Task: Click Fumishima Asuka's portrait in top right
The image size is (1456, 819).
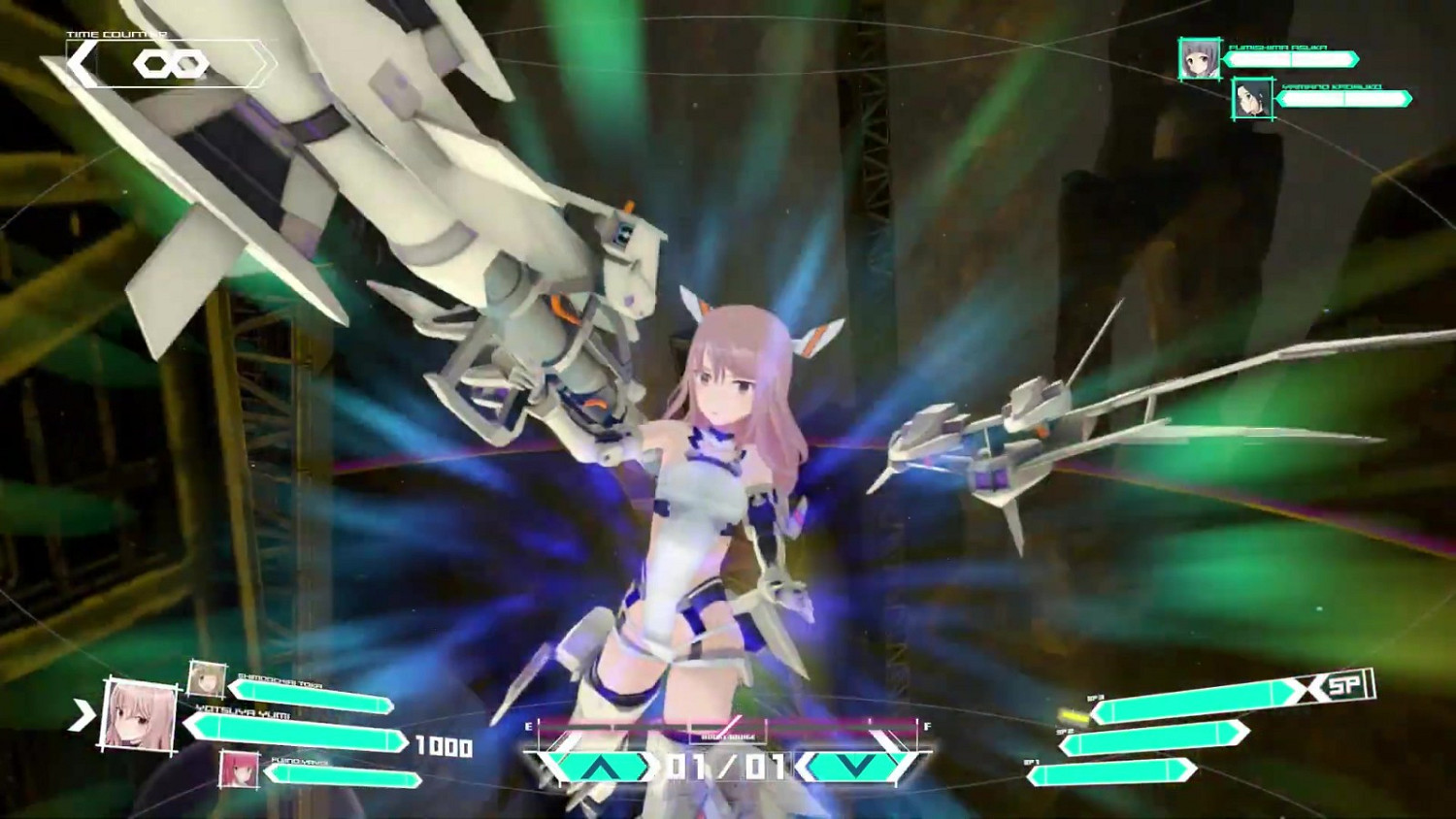Action: pos(1202,60)
